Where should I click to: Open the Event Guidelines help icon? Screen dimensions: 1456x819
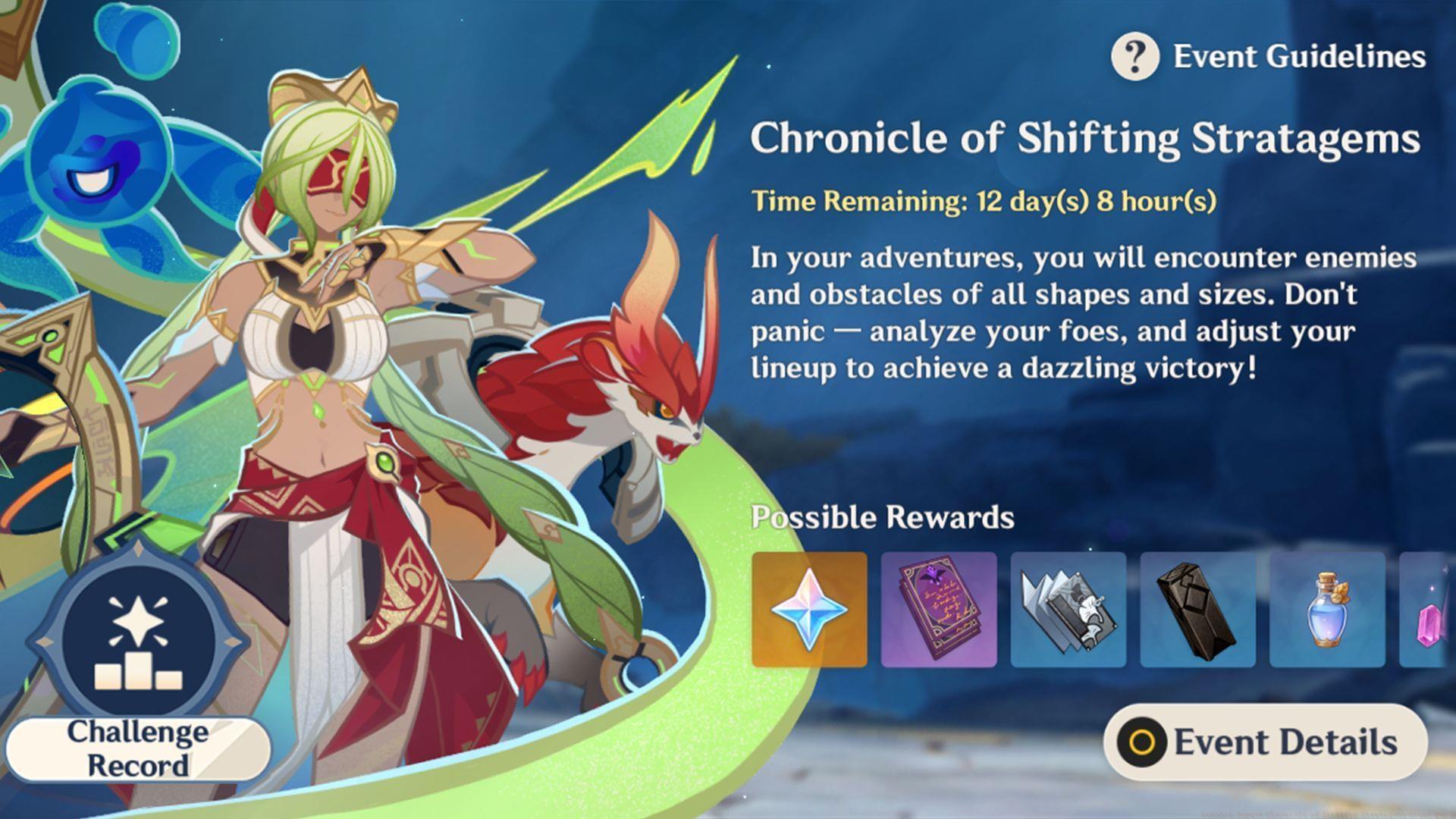(1134, 55)
